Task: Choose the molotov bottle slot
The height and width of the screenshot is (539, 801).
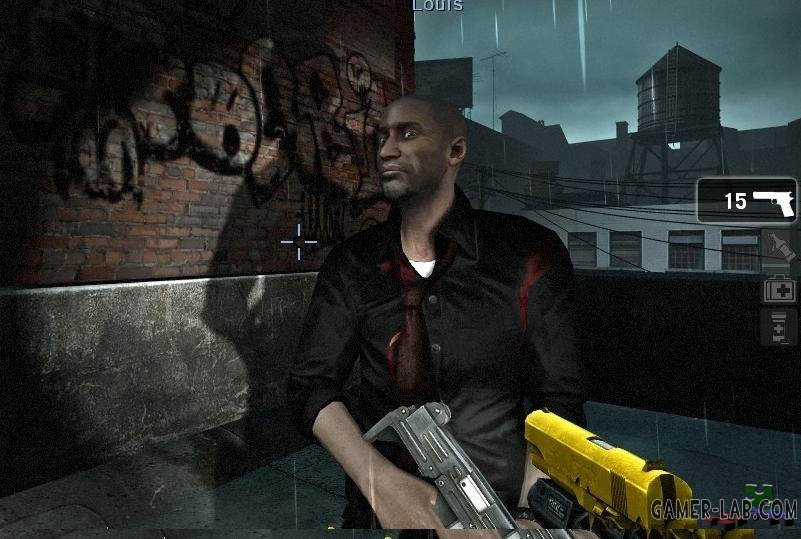Action: 779,247
